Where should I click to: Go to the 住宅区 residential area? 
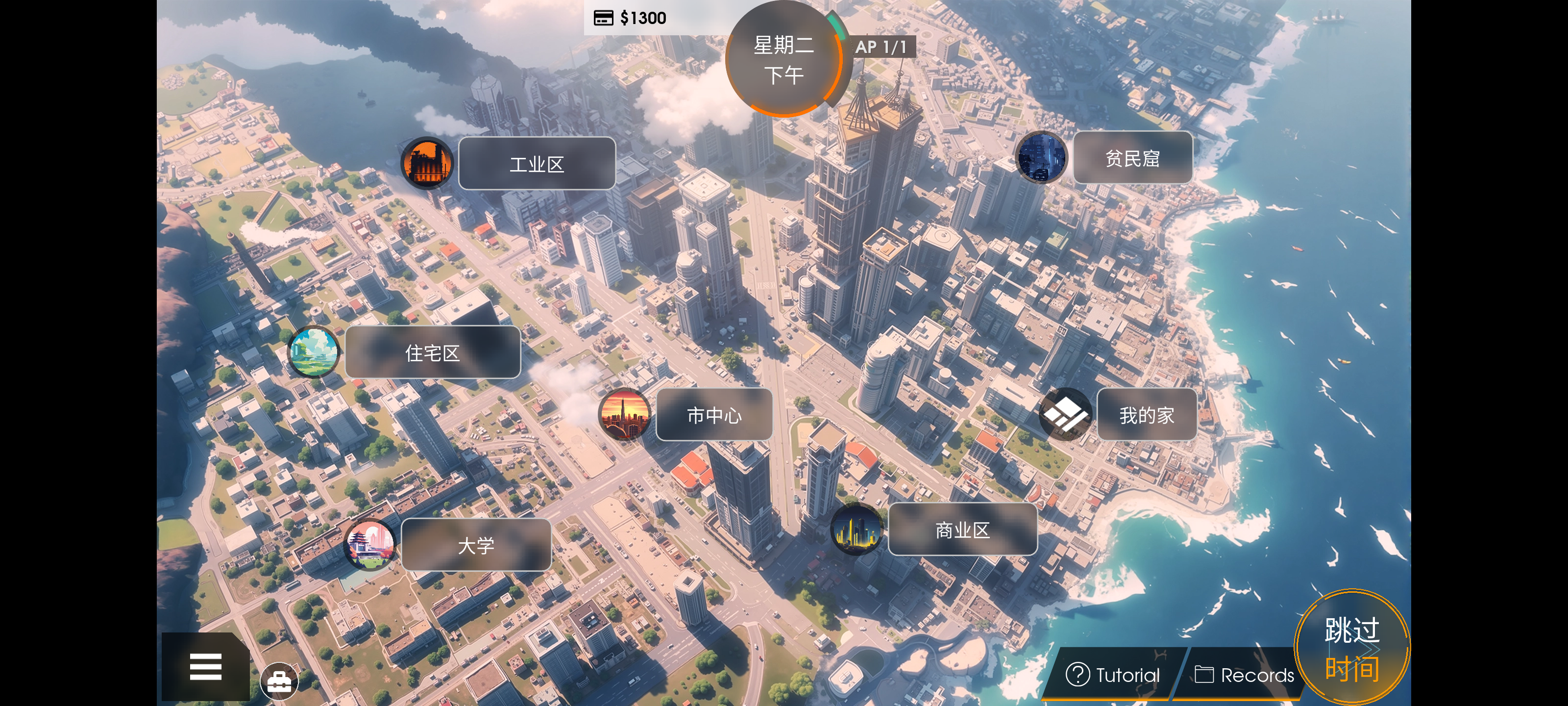[x=432, y=353]
